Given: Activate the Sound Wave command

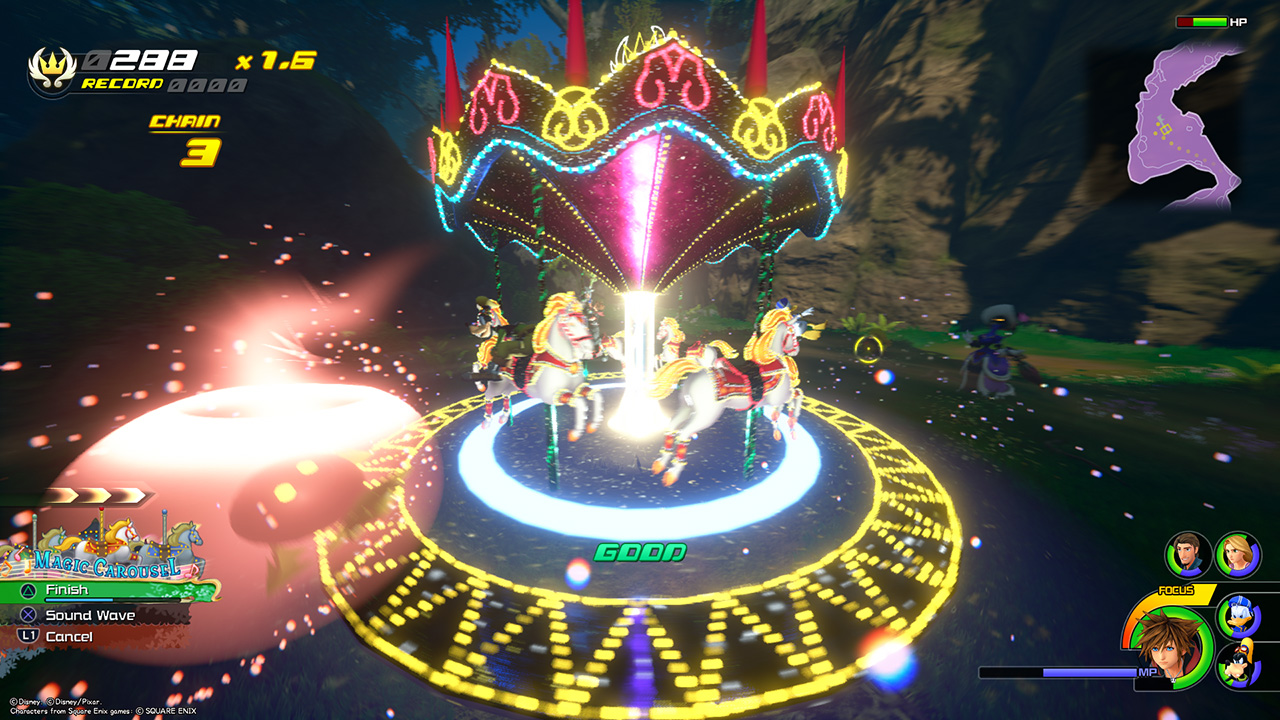Looking at the screenshot, I should tap(90, 615).
